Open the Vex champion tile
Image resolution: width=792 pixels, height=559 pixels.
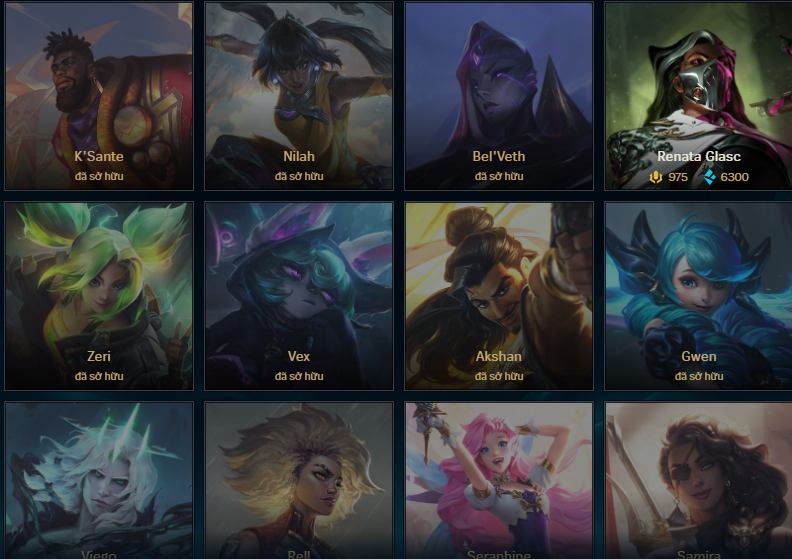tap(299, 296)
